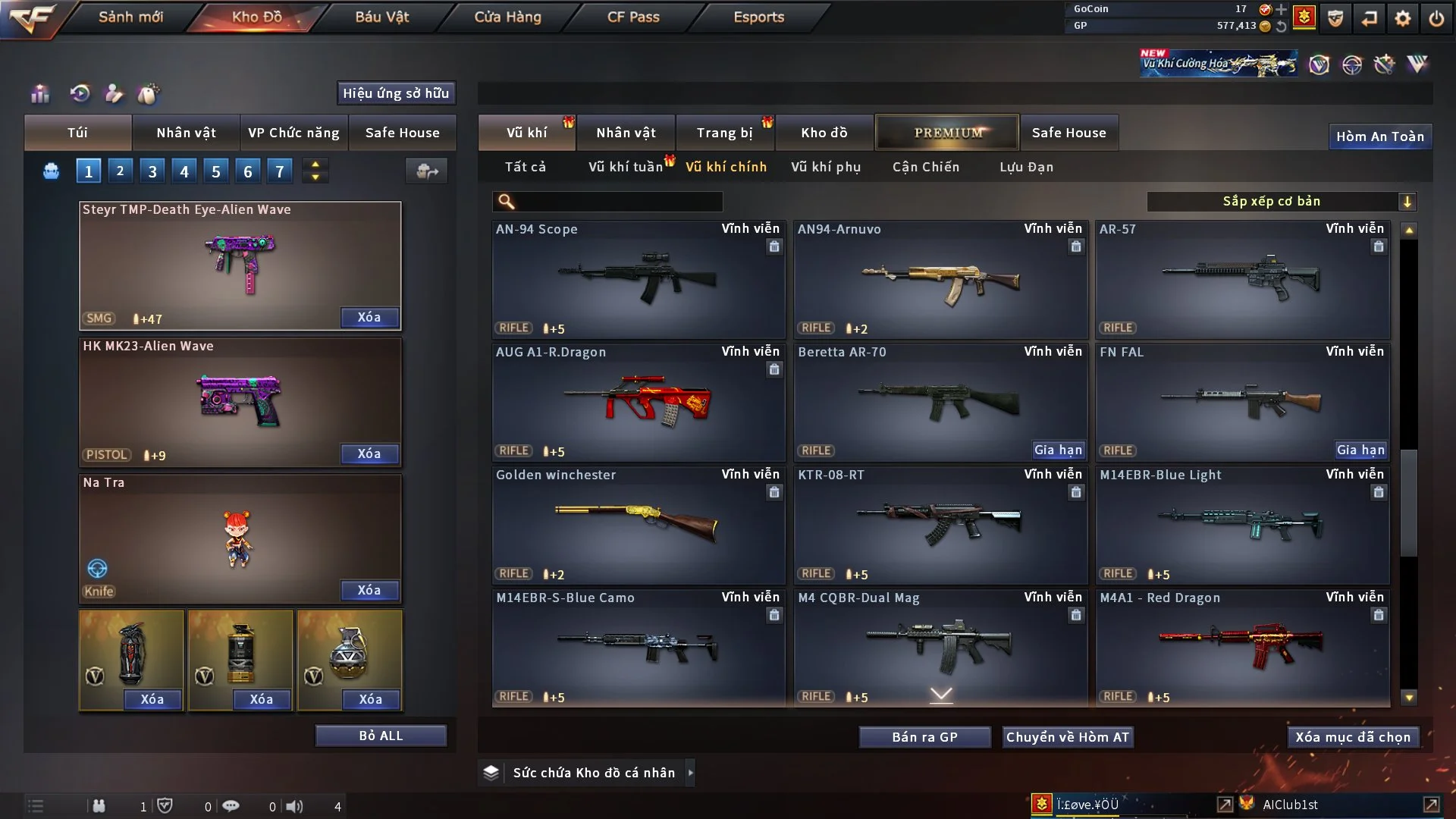
Task: Go to the Báu Vật menu
Action: (x=381, y=17)
